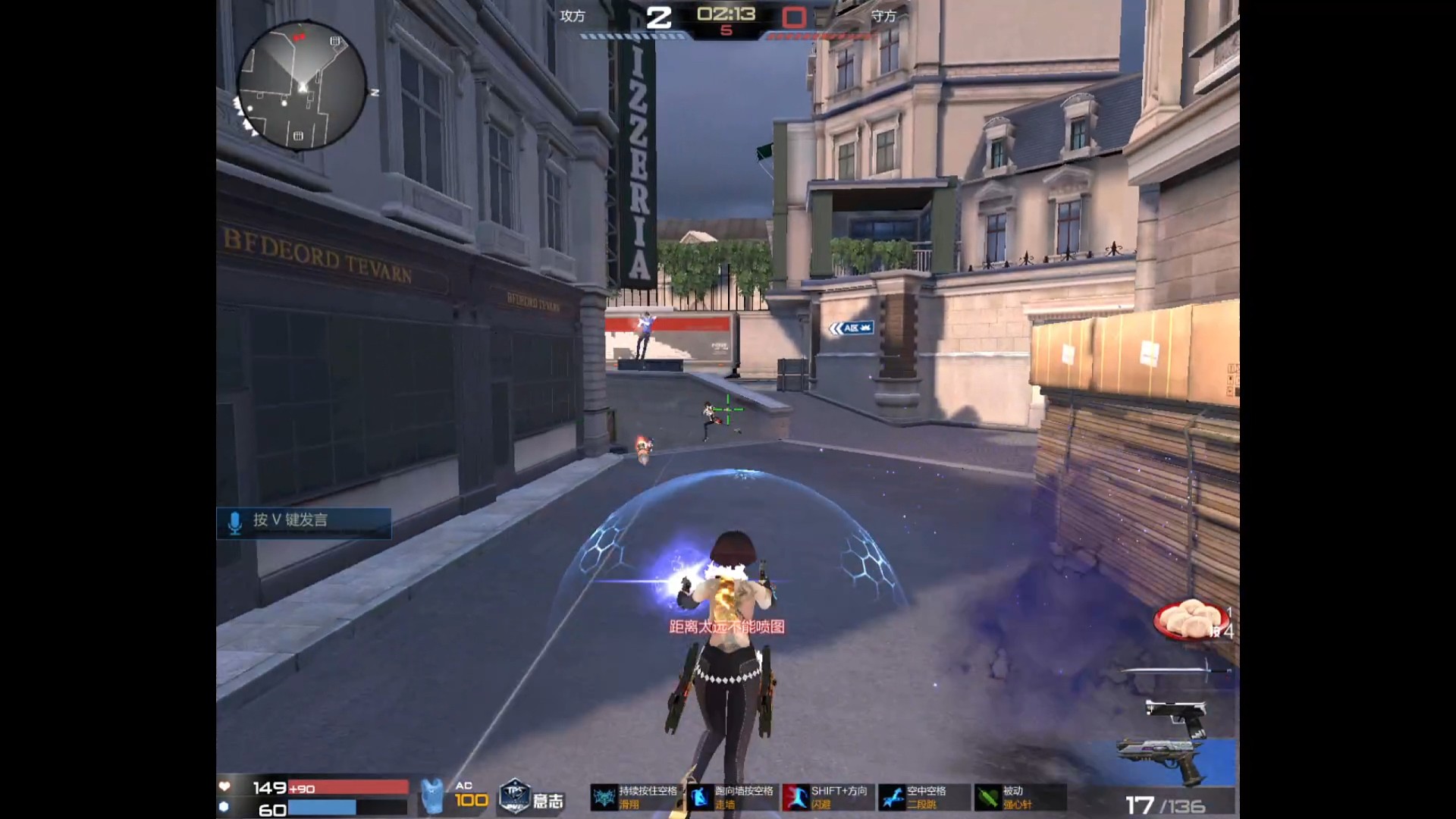Click the circular minimap
The width and height of the screenshot is (1456, 819).
(302, 86)
